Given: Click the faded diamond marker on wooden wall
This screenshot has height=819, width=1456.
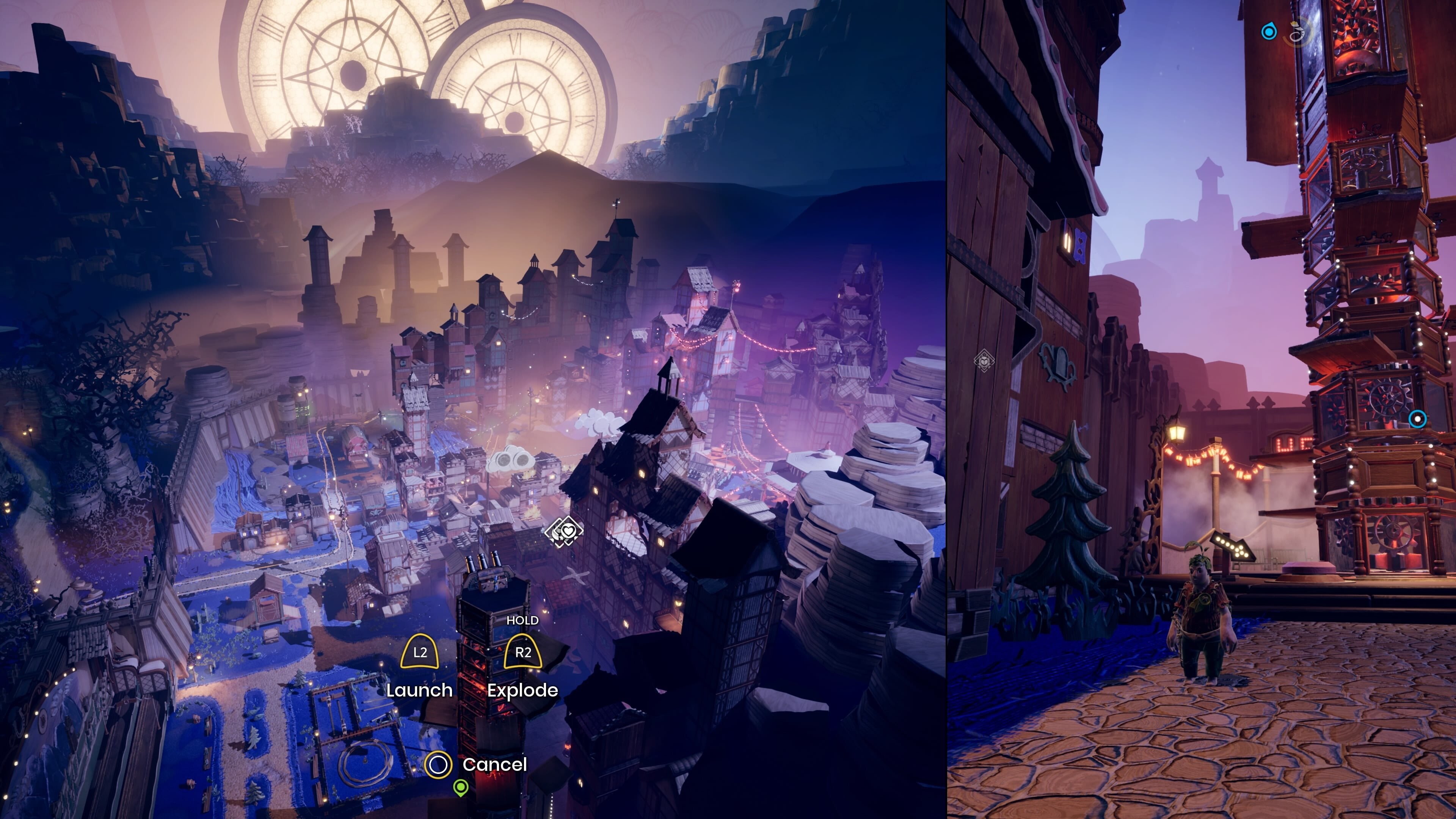Looking at the screenshot, I should pyautogui.click(x=984, y=361).
